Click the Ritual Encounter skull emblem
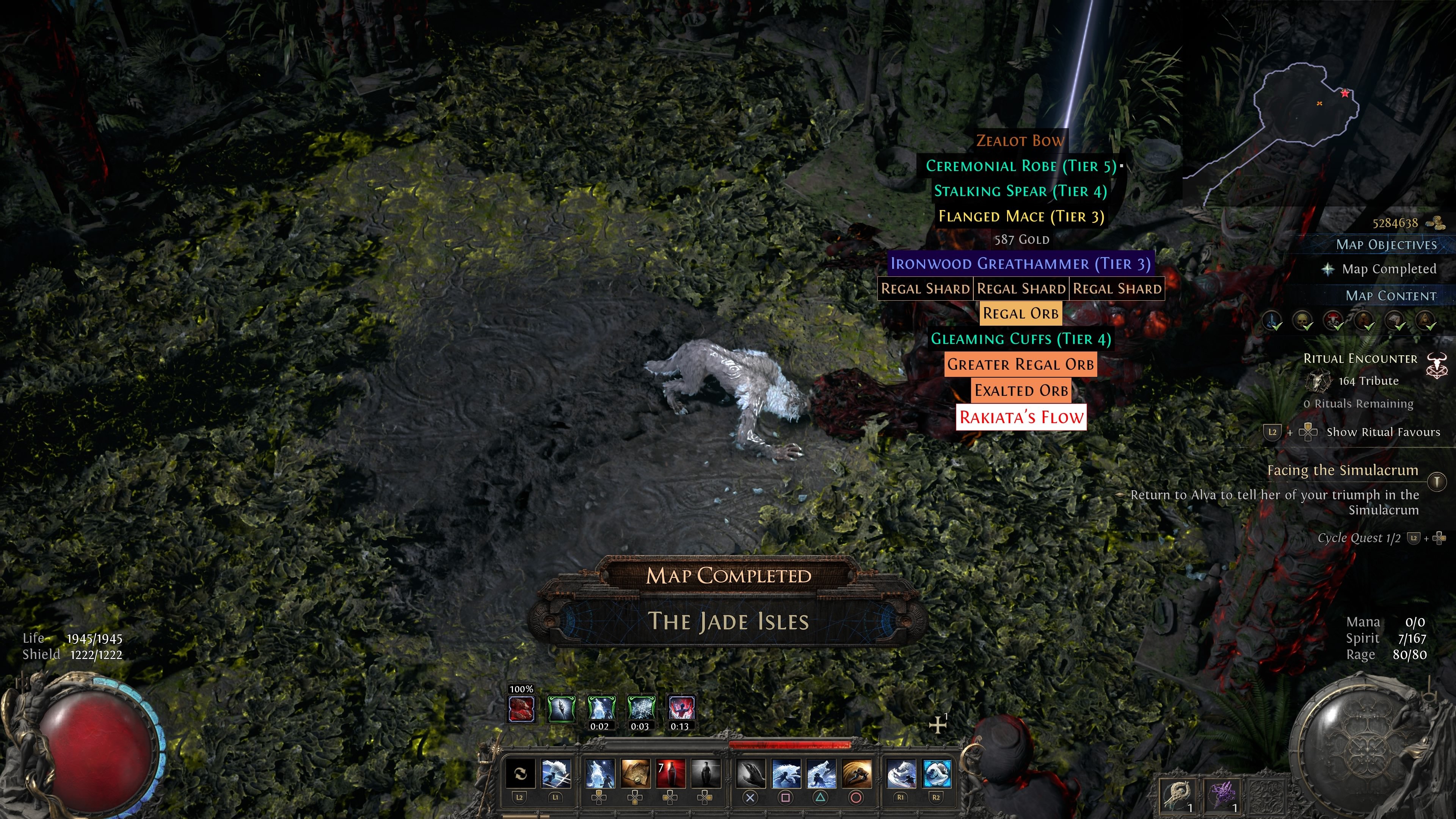 click(1436, 364)
